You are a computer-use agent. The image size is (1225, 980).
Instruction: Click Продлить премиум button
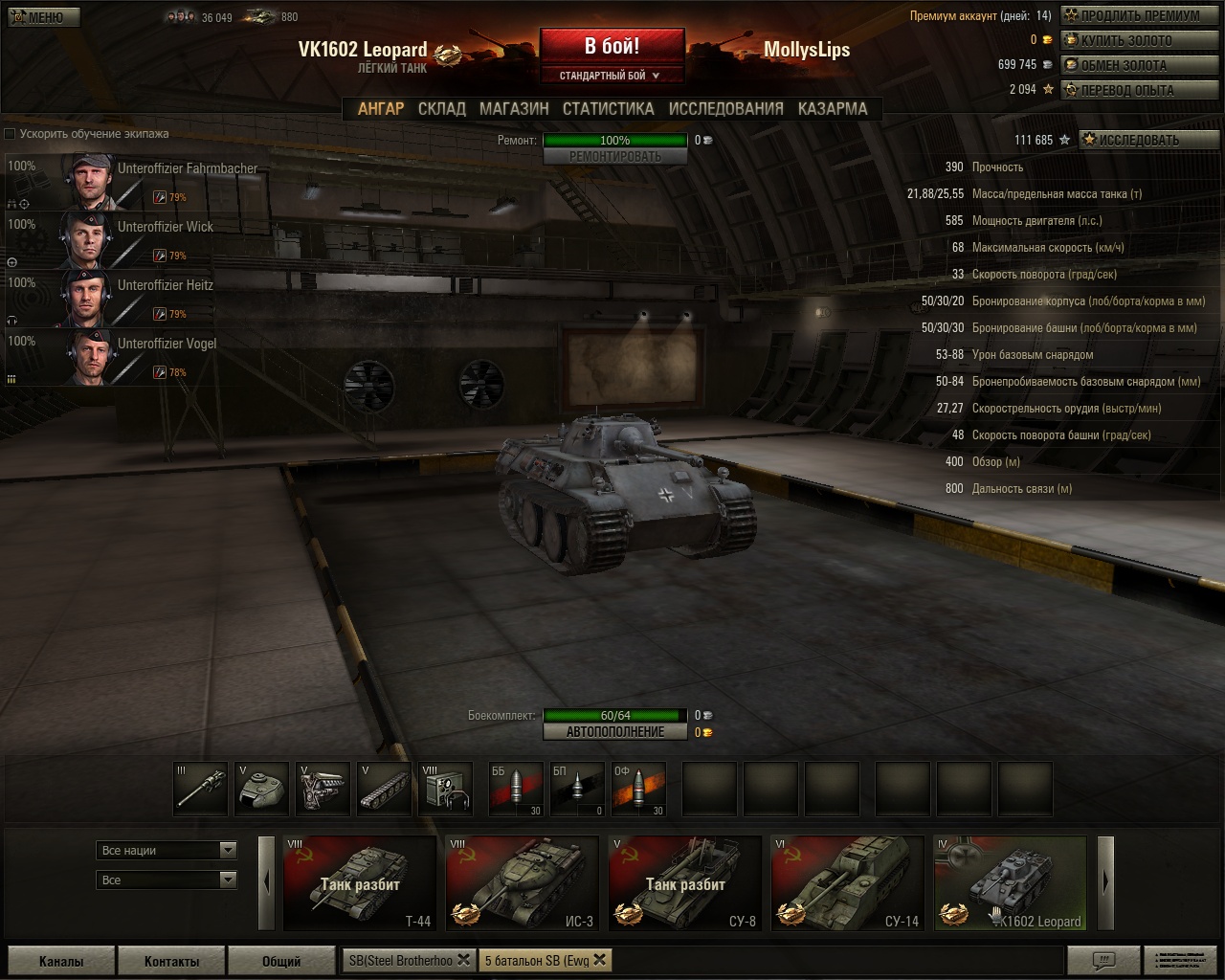[x=1139, y=16]
